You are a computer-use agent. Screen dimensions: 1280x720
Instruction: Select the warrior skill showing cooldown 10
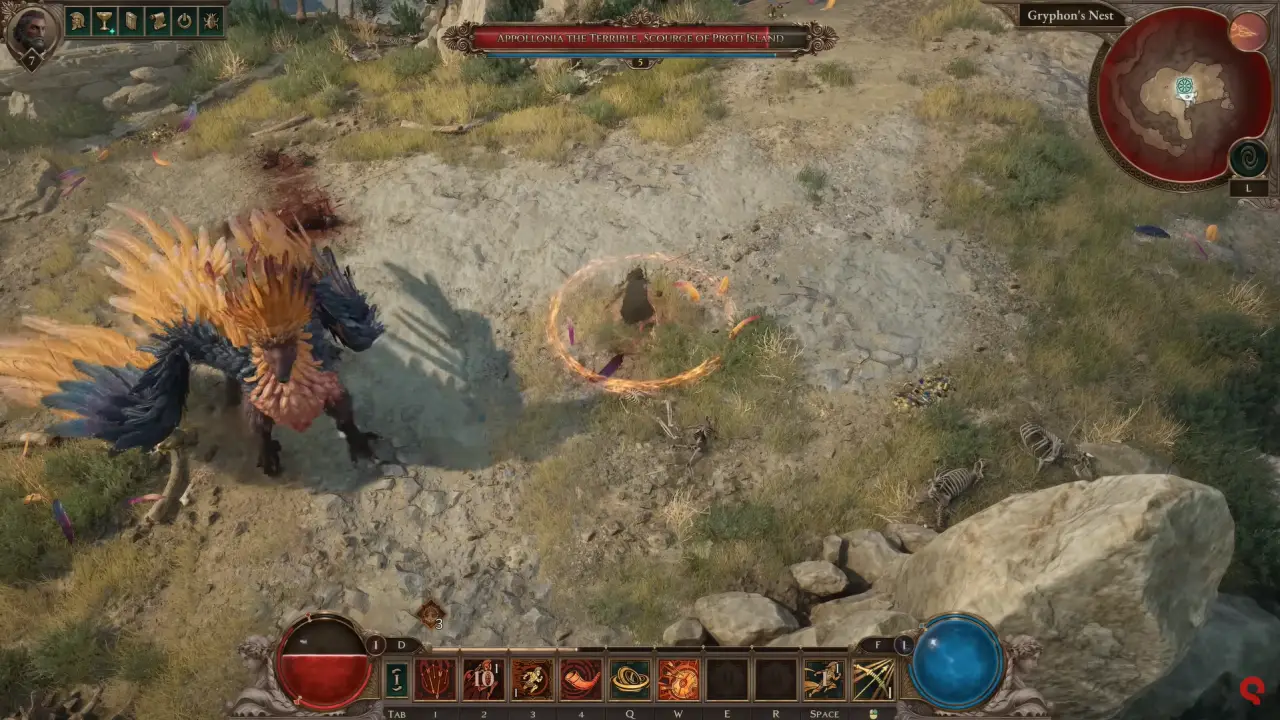pyautogui.click(x=484, y=680)
